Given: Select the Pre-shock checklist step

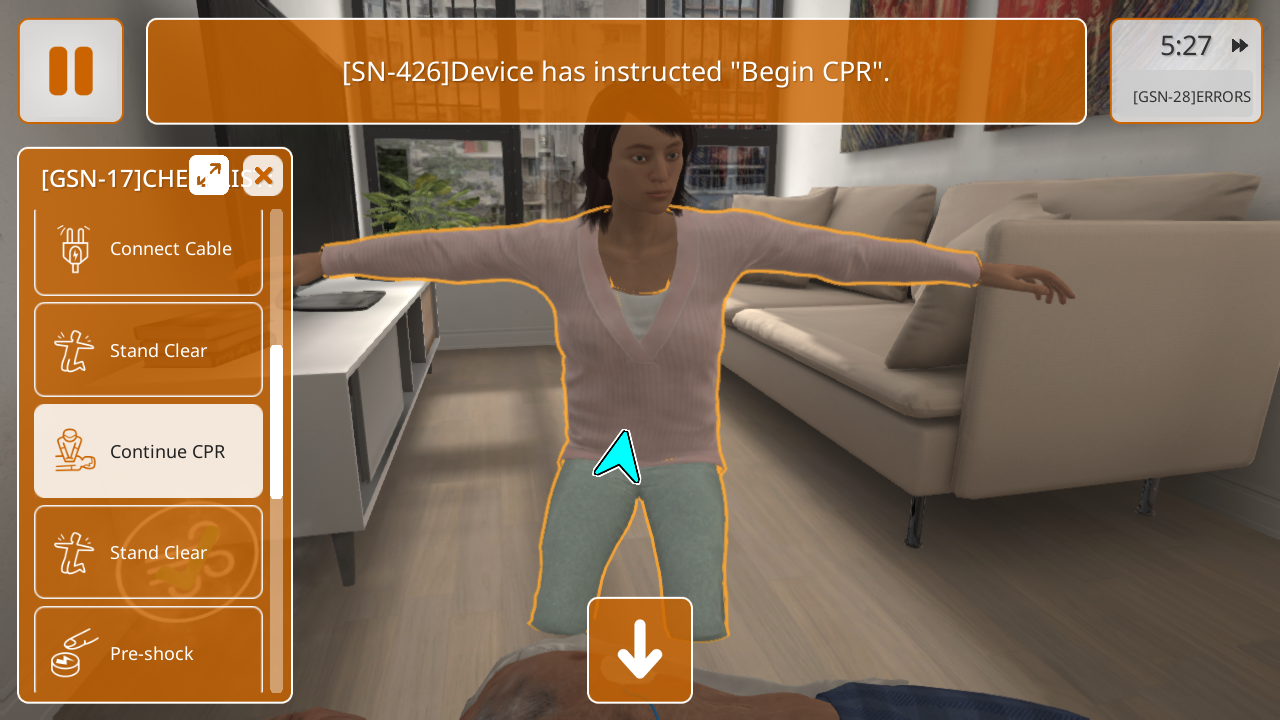Looking at the screenshot, I should coord(149,652).
